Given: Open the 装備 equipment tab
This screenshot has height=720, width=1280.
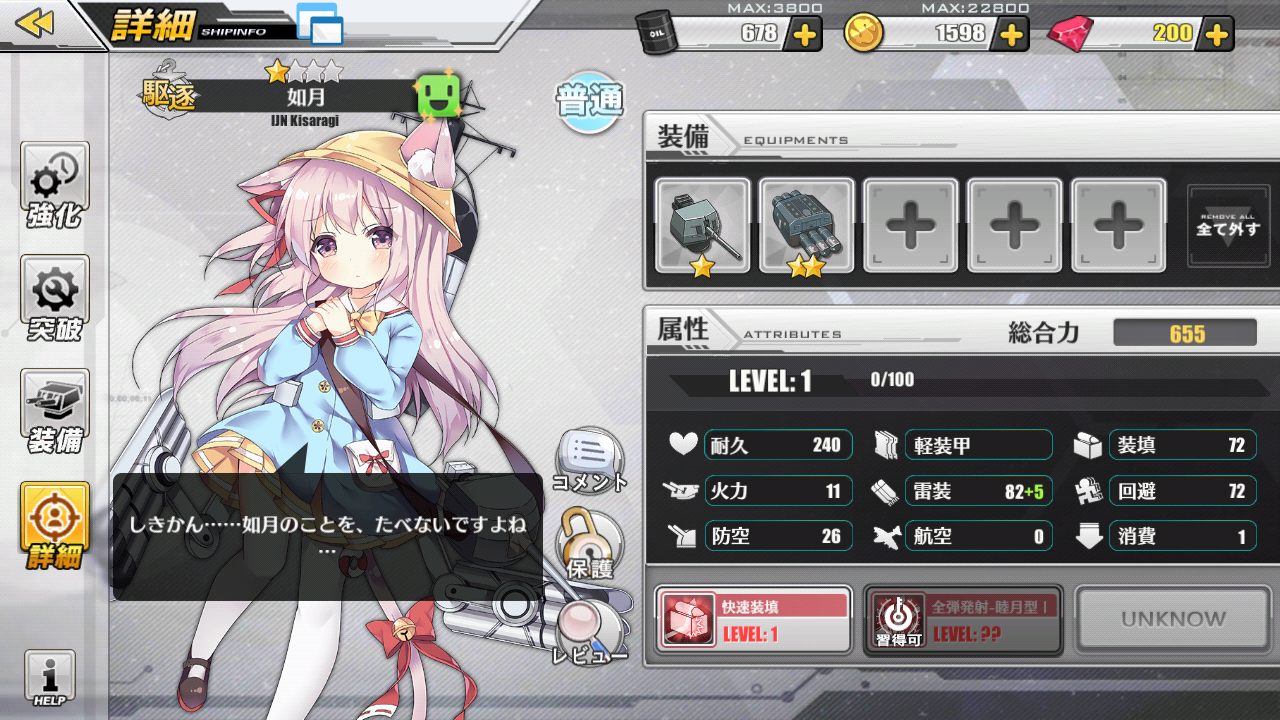Looking at the screenshot, I should tap(54, 411).
